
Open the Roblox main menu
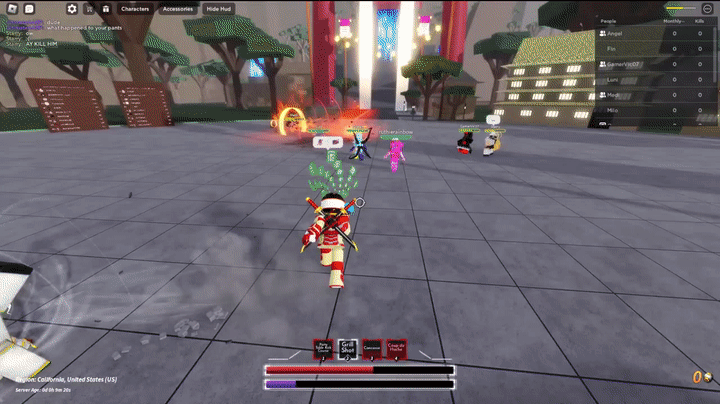point(10,8)
